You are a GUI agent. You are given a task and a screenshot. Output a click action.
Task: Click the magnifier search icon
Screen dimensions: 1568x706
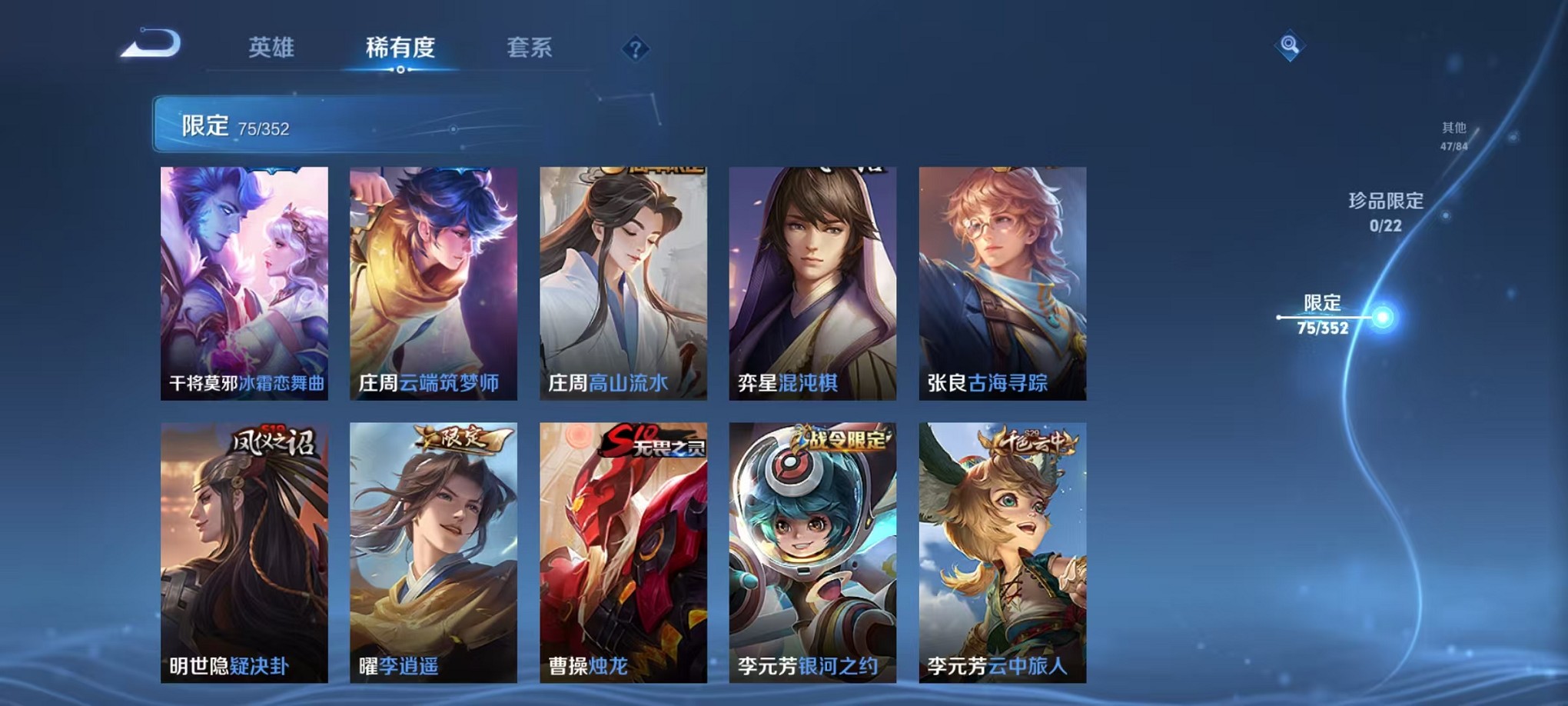coord(1291,45)
